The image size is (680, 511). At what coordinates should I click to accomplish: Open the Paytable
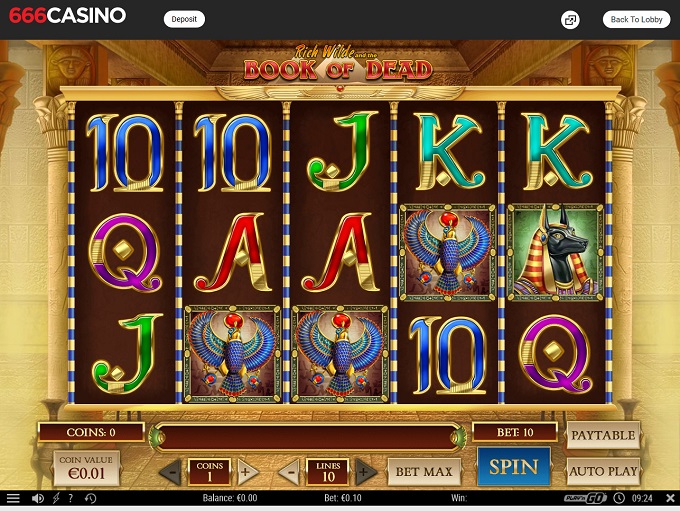[x=602, y=435]
